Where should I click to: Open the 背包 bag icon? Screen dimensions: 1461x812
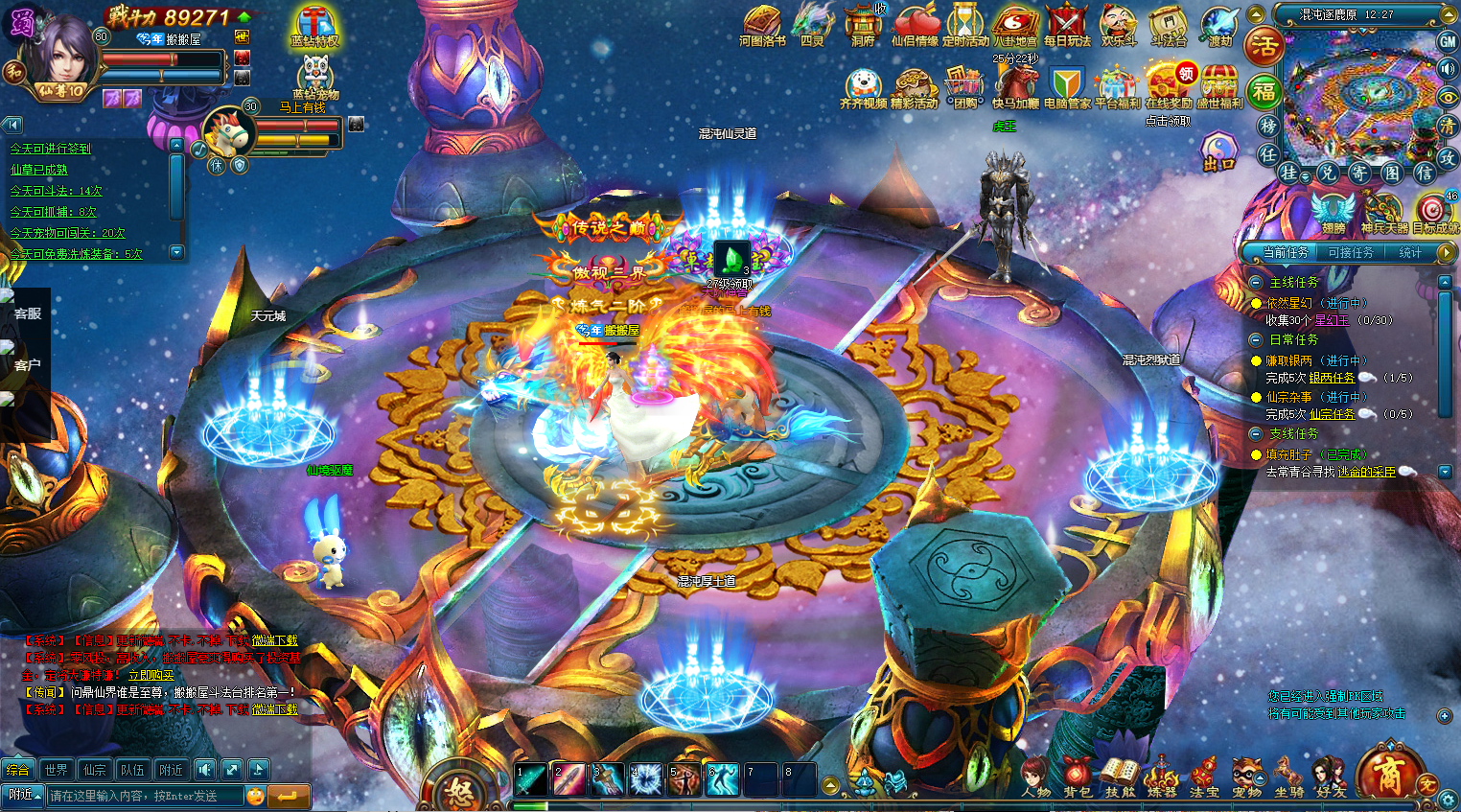[1077, 776]
